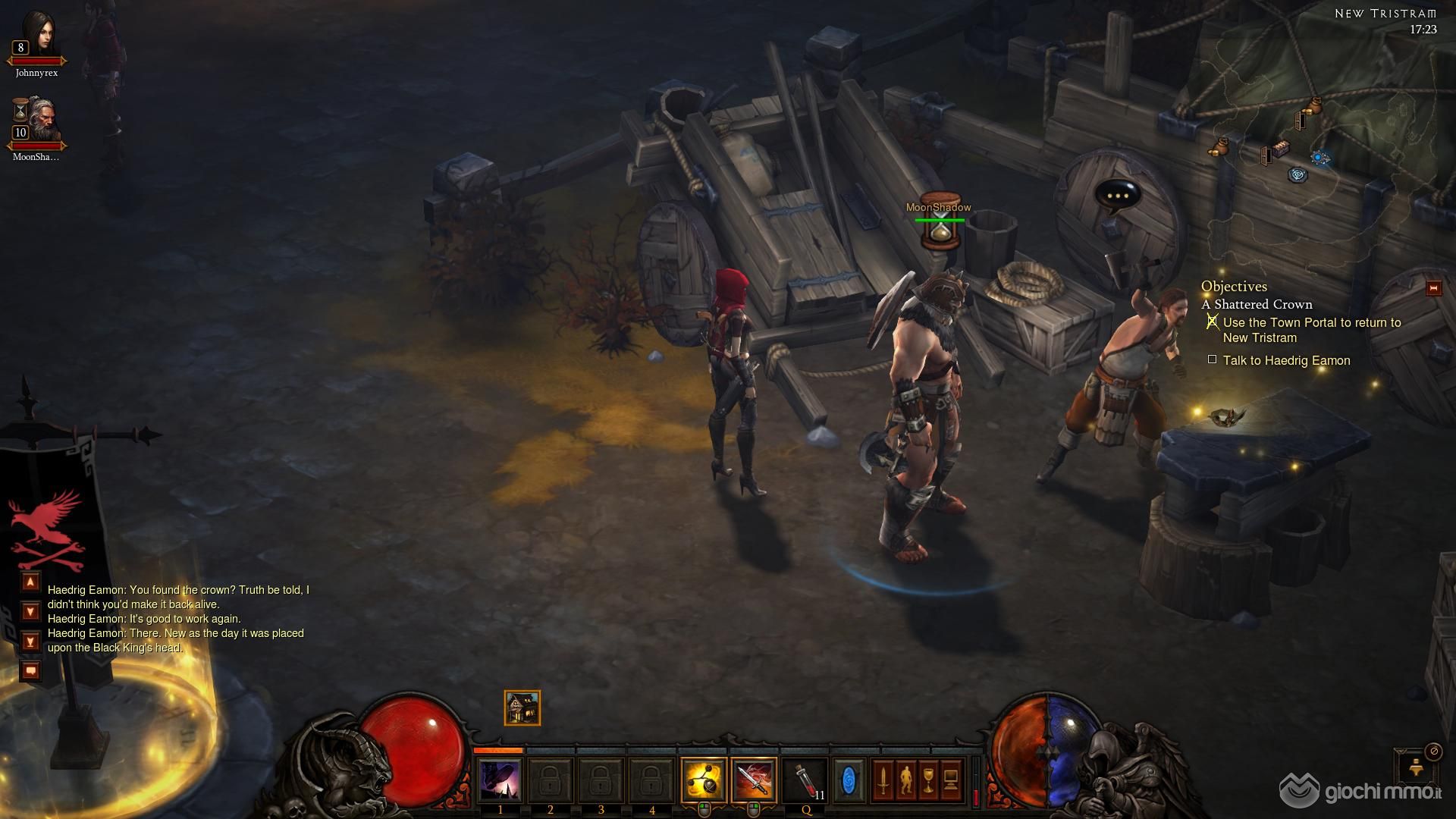
Task: Open the goblet menu button
Action: (928, 780)
